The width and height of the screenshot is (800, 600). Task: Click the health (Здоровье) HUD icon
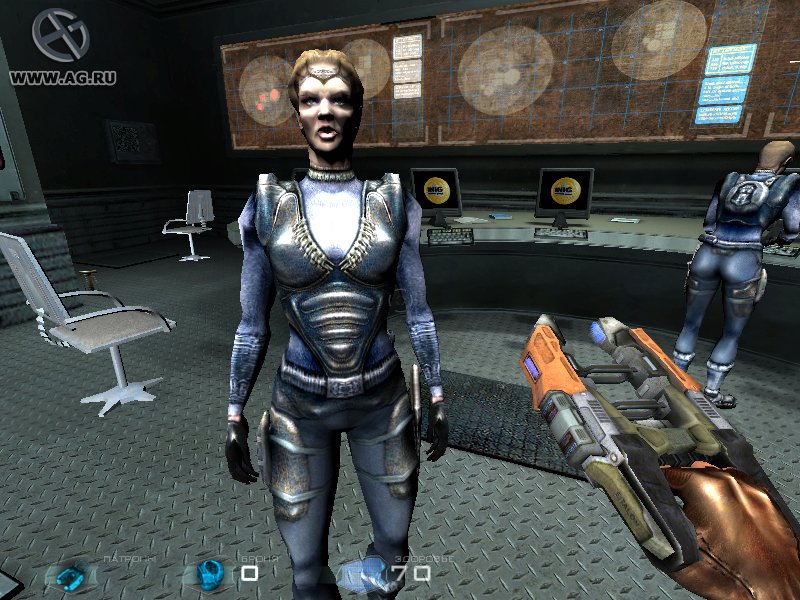(363, 573)
